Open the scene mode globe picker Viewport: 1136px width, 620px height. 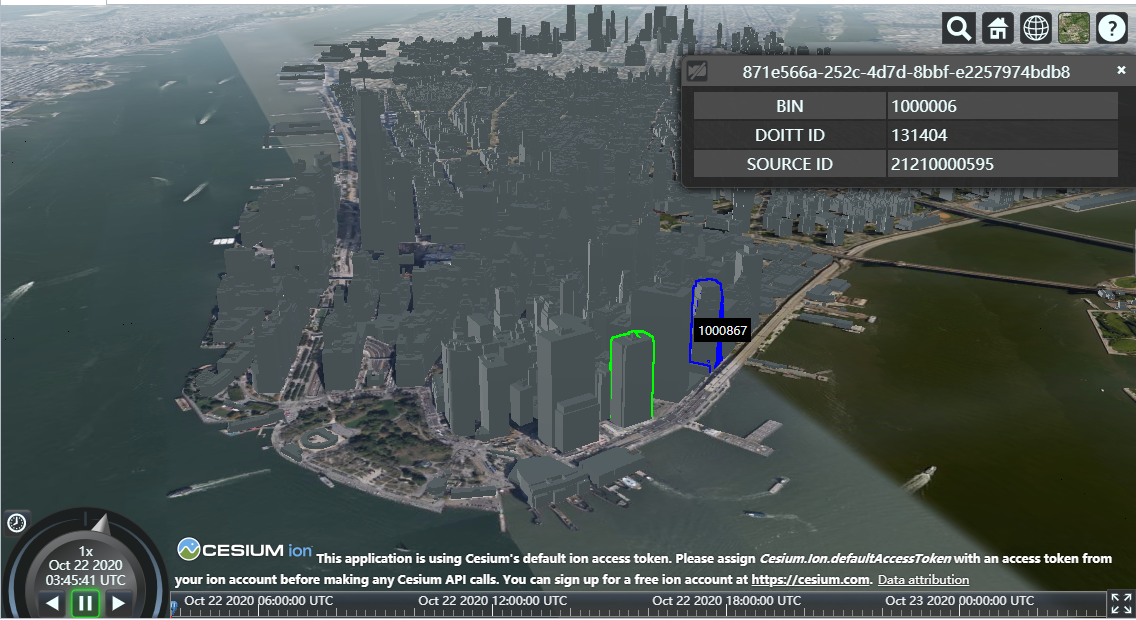(x=1036, y=29)
